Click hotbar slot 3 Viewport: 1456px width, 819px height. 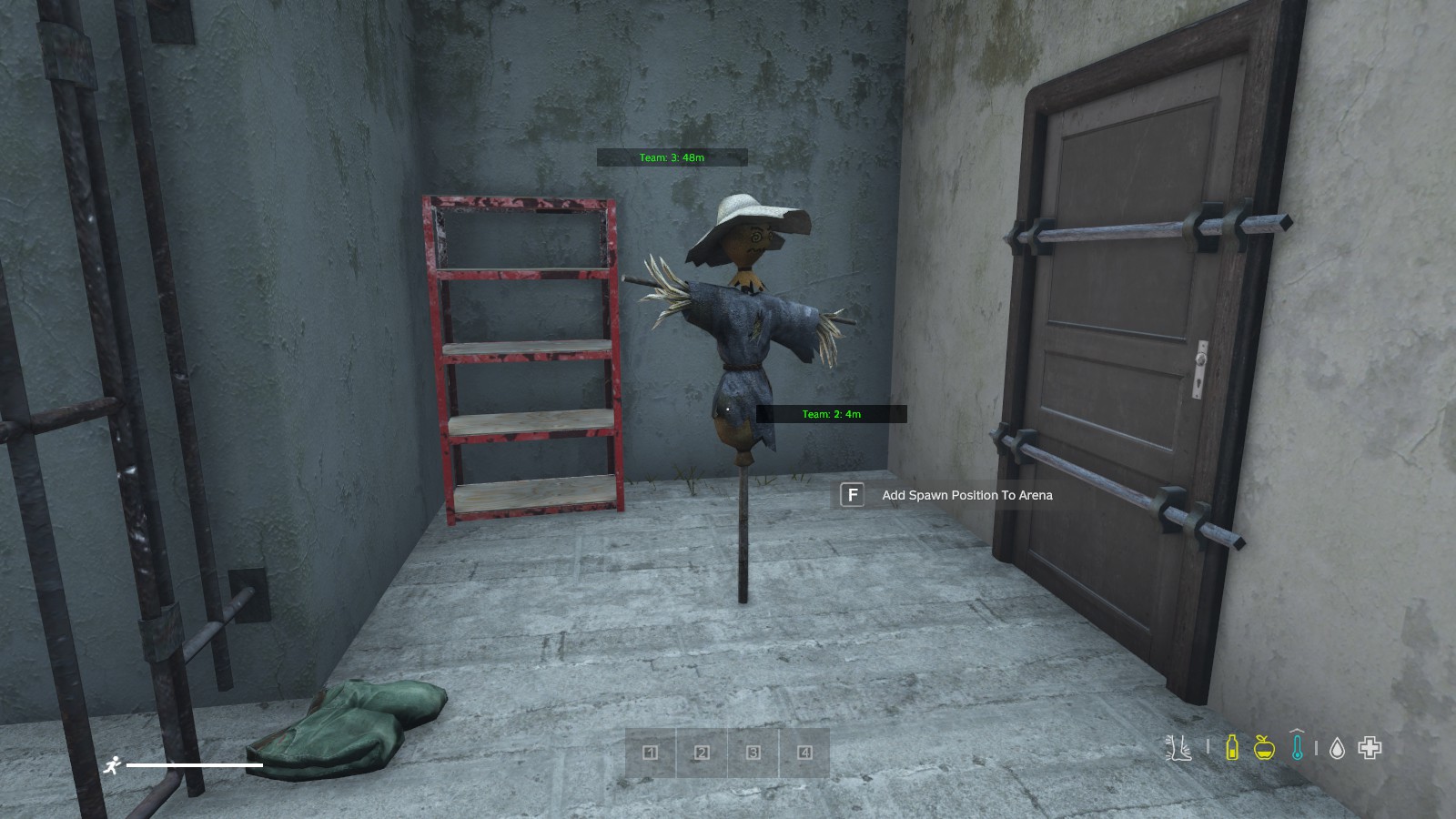point(753,753)
